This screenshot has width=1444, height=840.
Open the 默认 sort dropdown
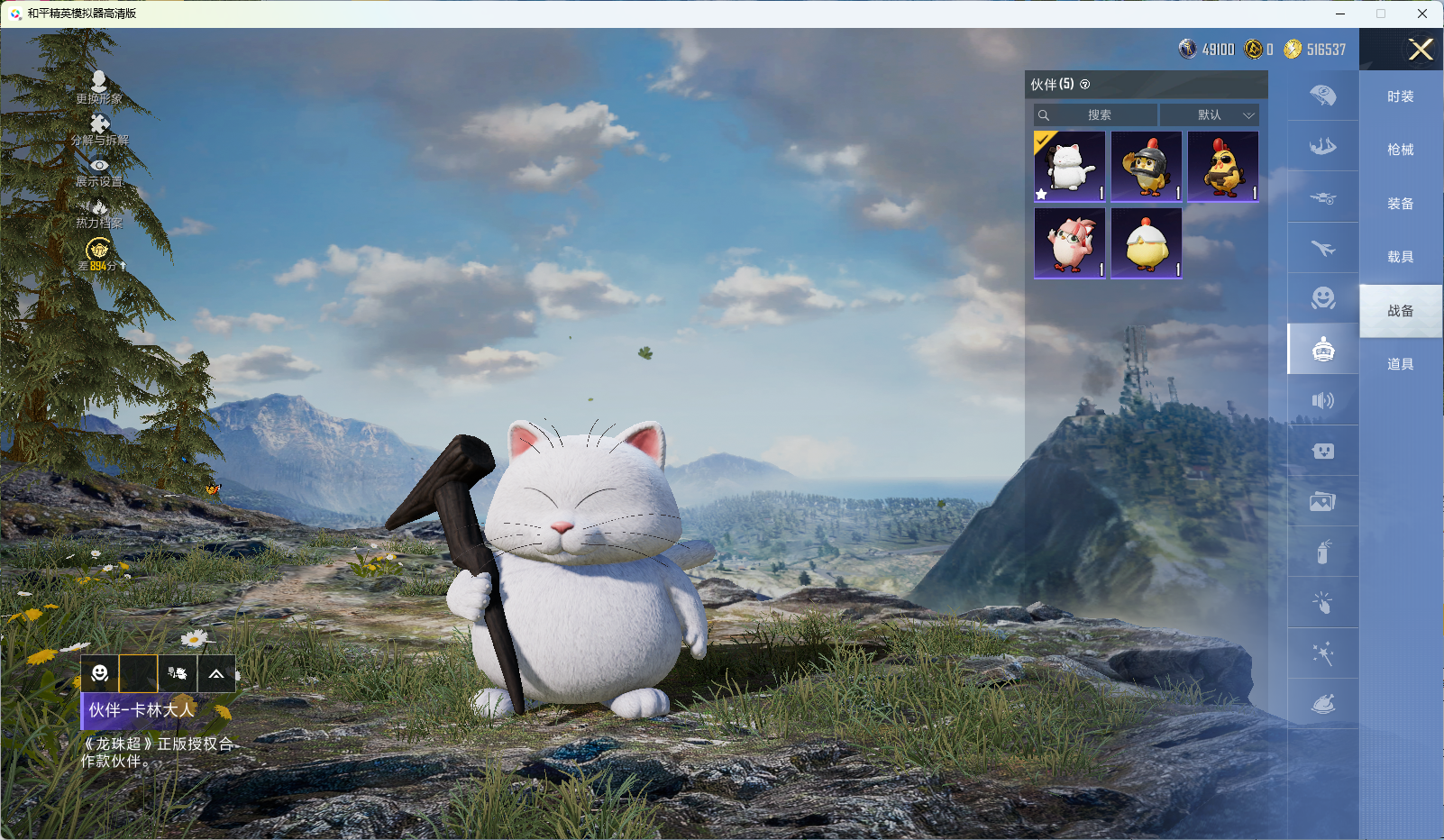click(1210, 115)
